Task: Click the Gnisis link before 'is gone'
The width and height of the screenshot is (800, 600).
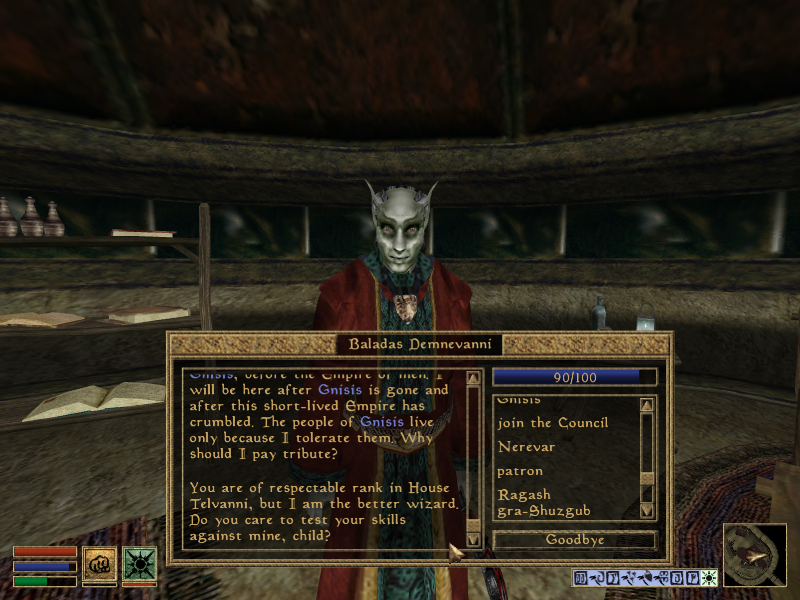Action: [x=339, y=389]
